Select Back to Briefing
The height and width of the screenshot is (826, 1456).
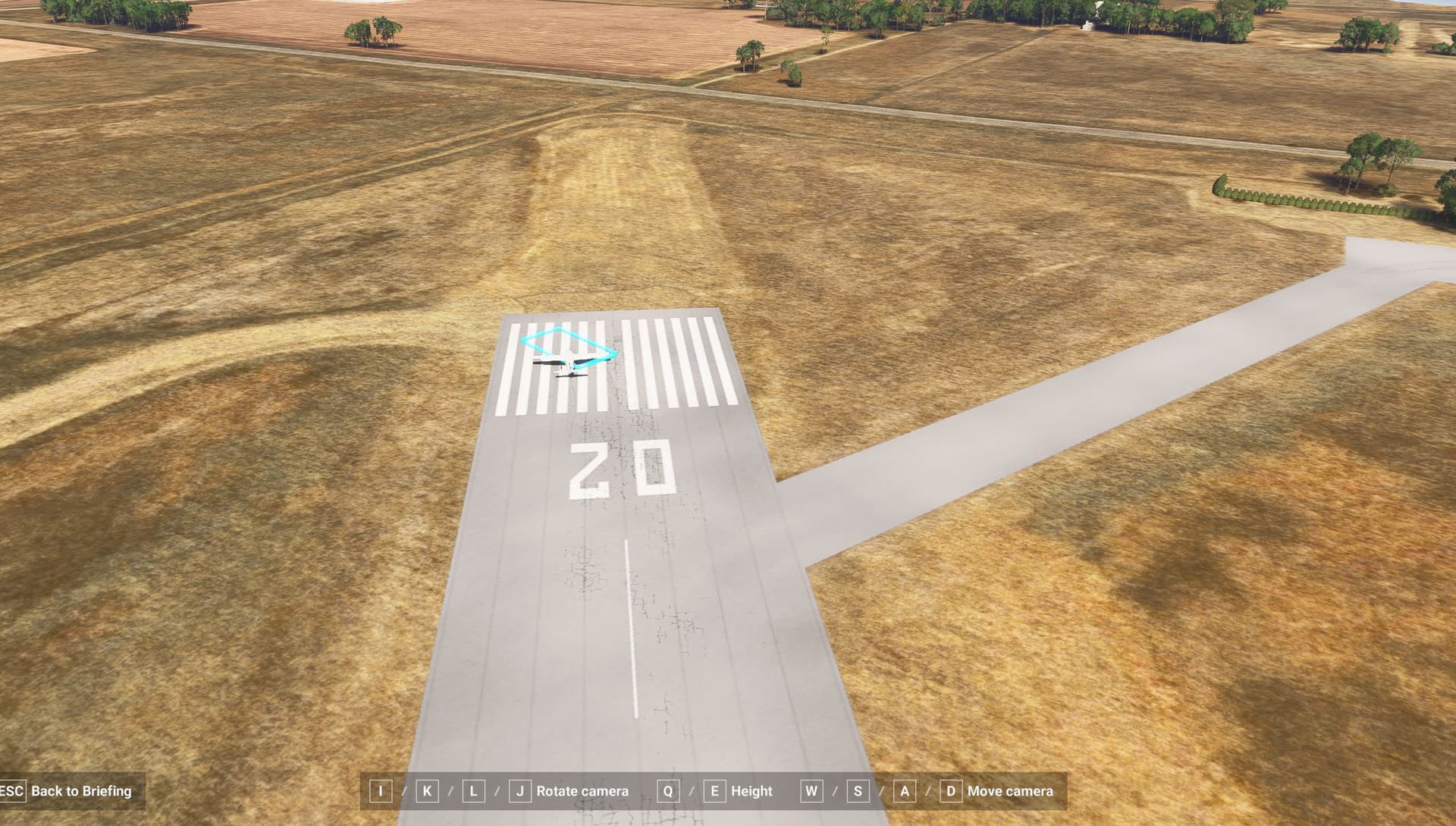(80, 791)
